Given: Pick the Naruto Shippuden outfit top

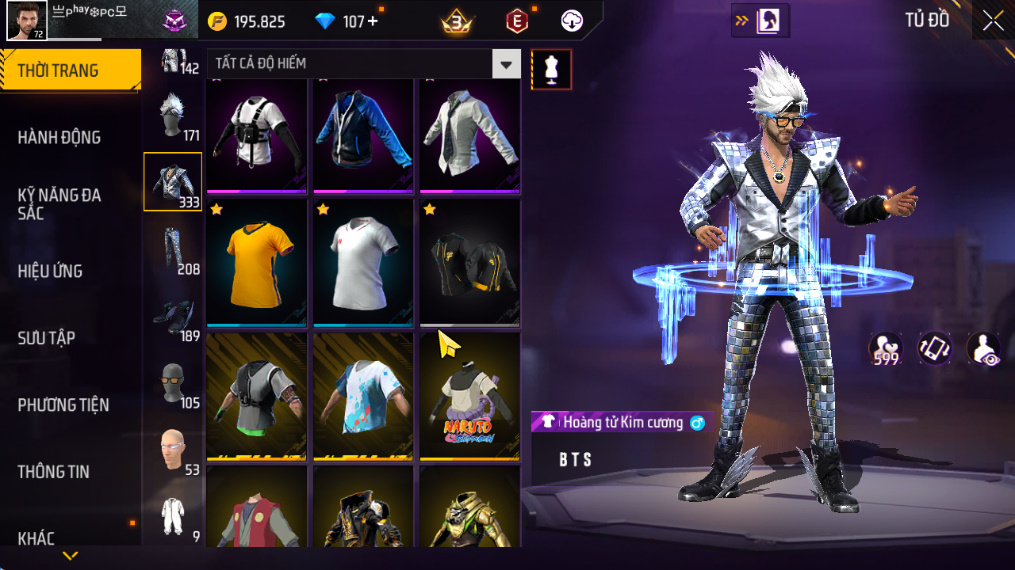Looking at the screenshot, I should click(469, 396).
